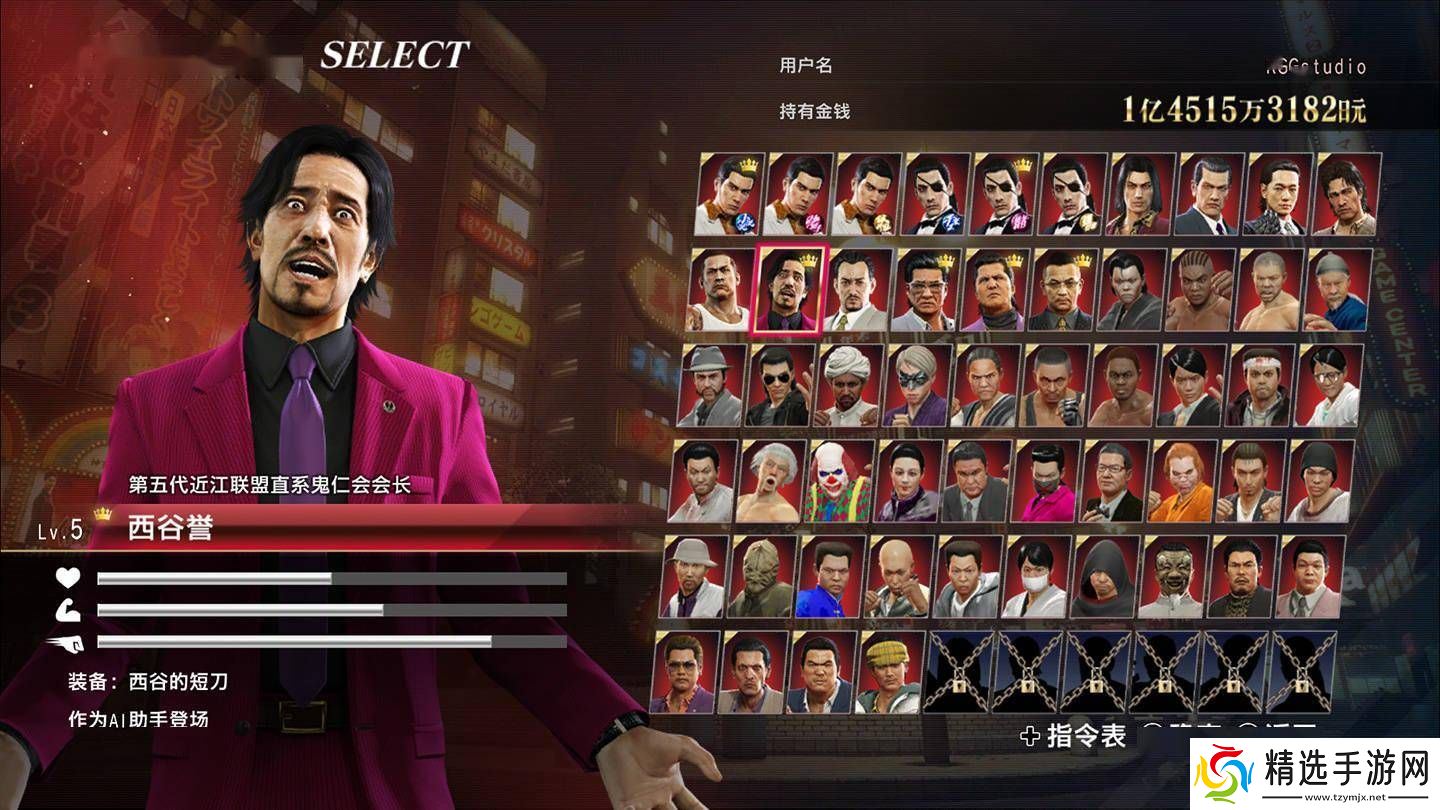Pick the fighter in the black beanie
Viewport: 1440px width, 810px height.
(x=1320, y=481)
